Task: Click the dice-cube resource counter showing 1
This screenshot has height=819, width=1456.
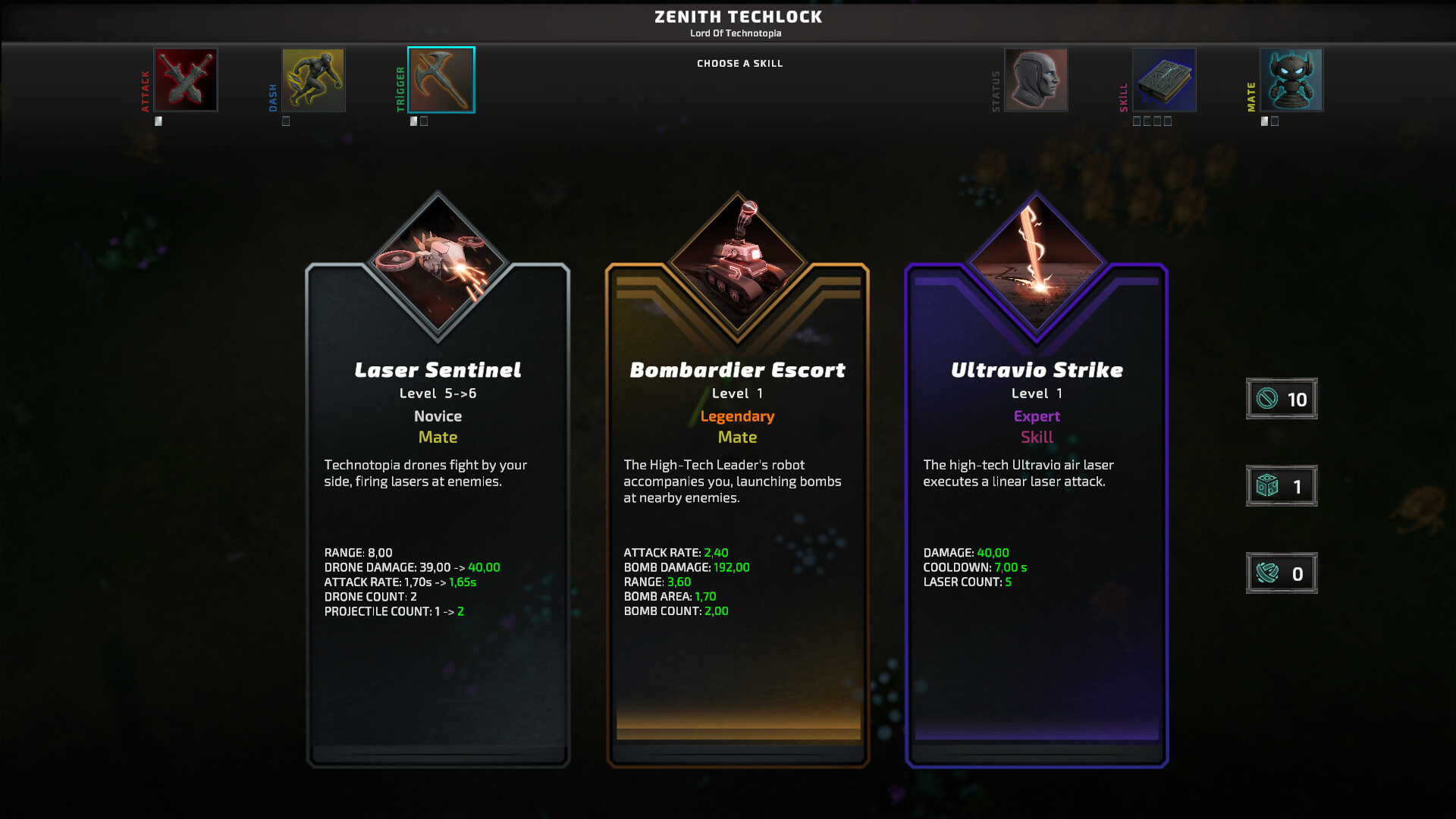Action: click(1281, 485)
